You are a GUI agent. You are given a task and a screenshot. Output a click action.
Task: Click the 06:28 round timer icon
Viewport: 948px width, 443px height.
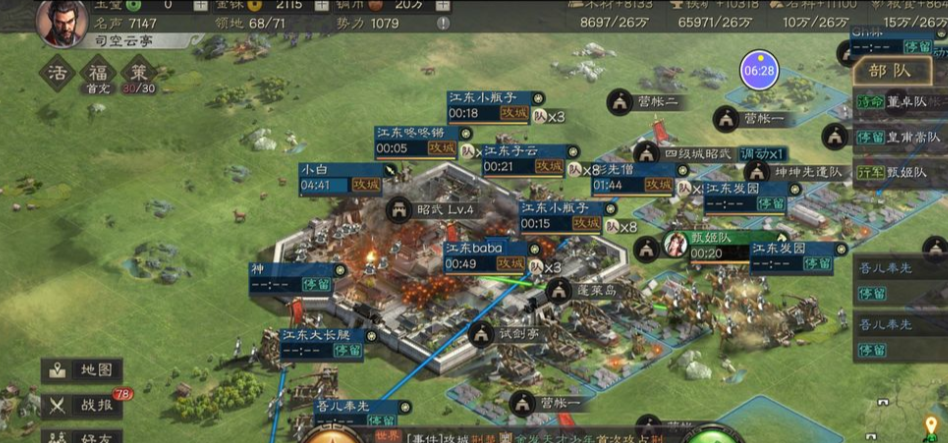pos(759,70)
